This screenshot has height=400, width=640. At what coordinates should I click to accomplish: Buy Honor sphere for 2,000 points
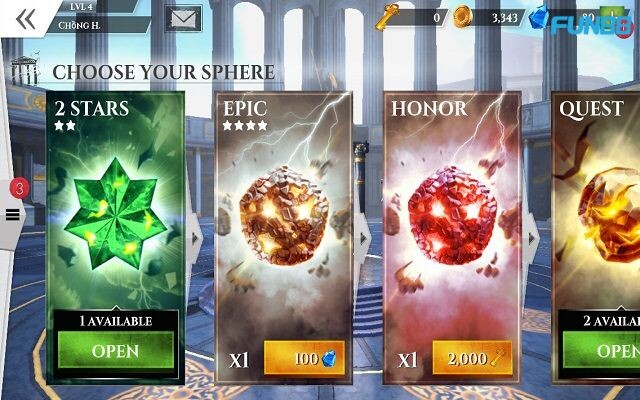[x=472, y=358]
